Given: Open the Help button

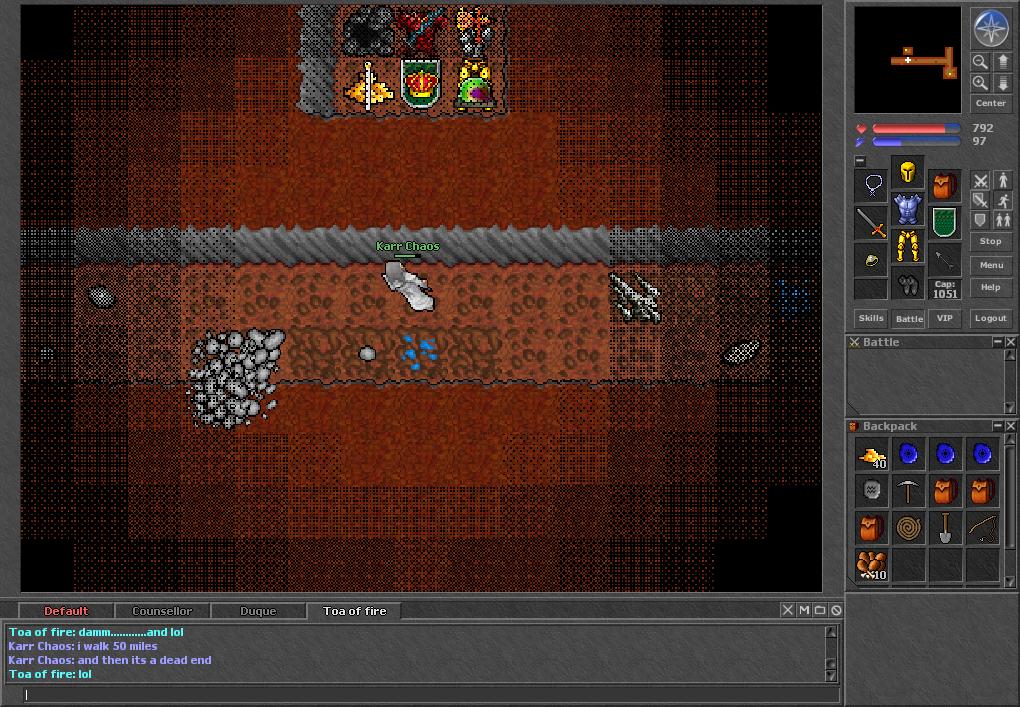Looking at the screenshot, I should tap(990, 287).
